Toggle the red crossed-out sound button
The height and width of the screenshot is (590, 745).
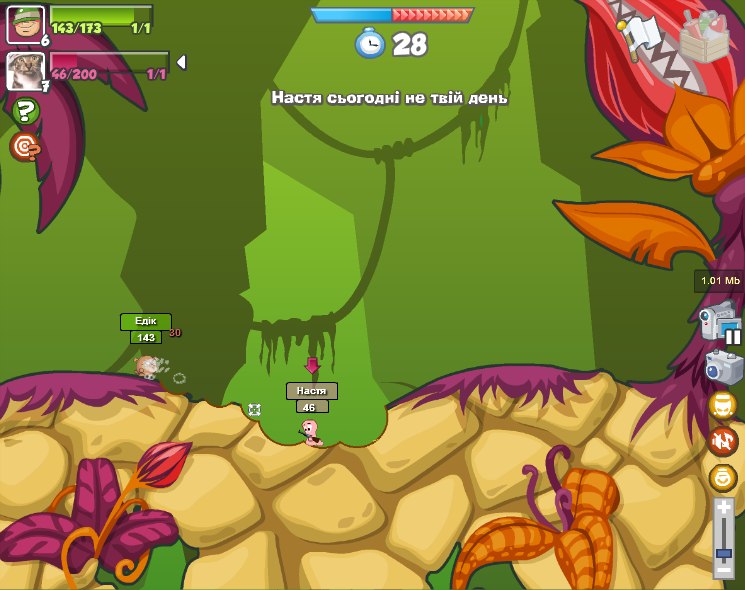(x=722, y=441)
